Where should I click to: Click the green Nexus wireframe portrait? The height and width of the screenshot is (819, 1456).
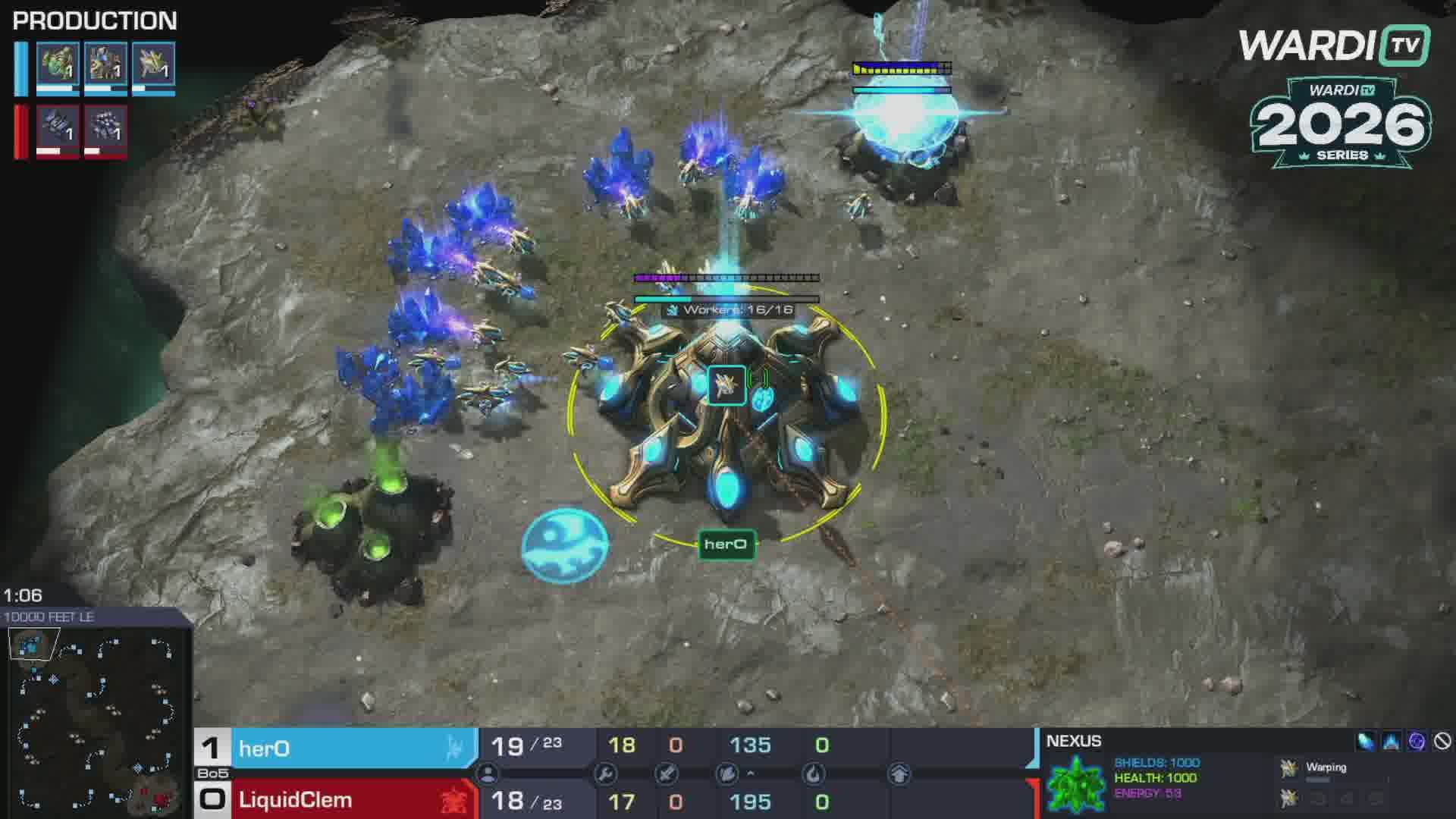[x=1076, y=783]
